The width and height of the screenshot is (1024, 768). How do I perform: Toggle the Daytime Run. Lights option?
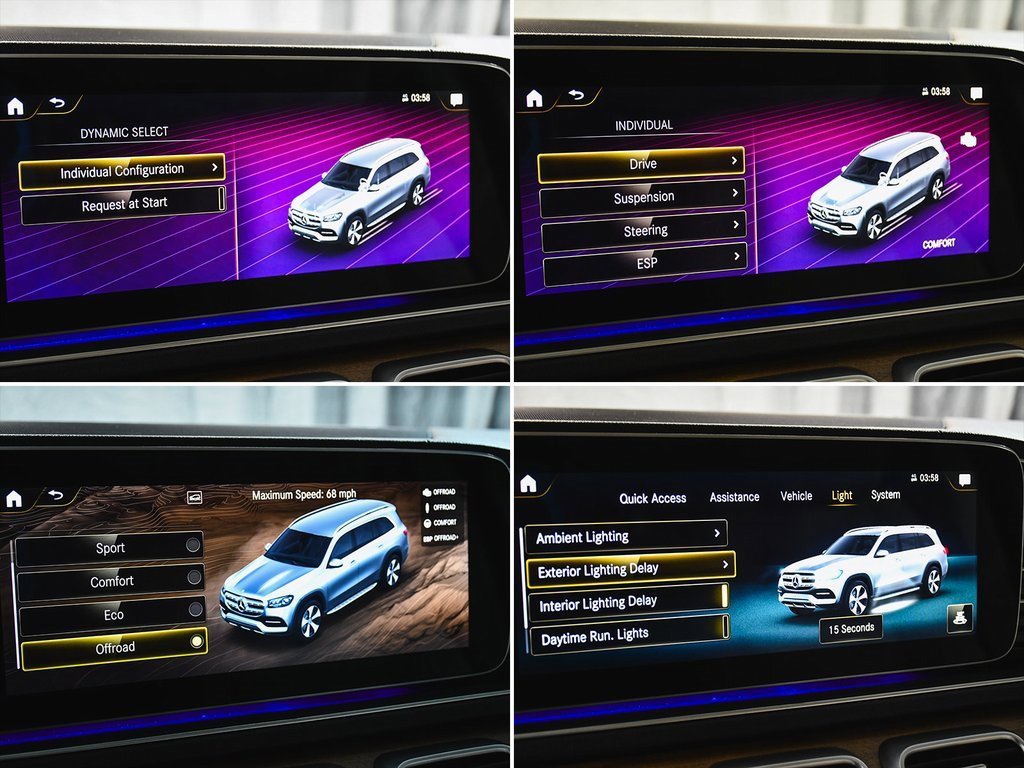(627, 635)
